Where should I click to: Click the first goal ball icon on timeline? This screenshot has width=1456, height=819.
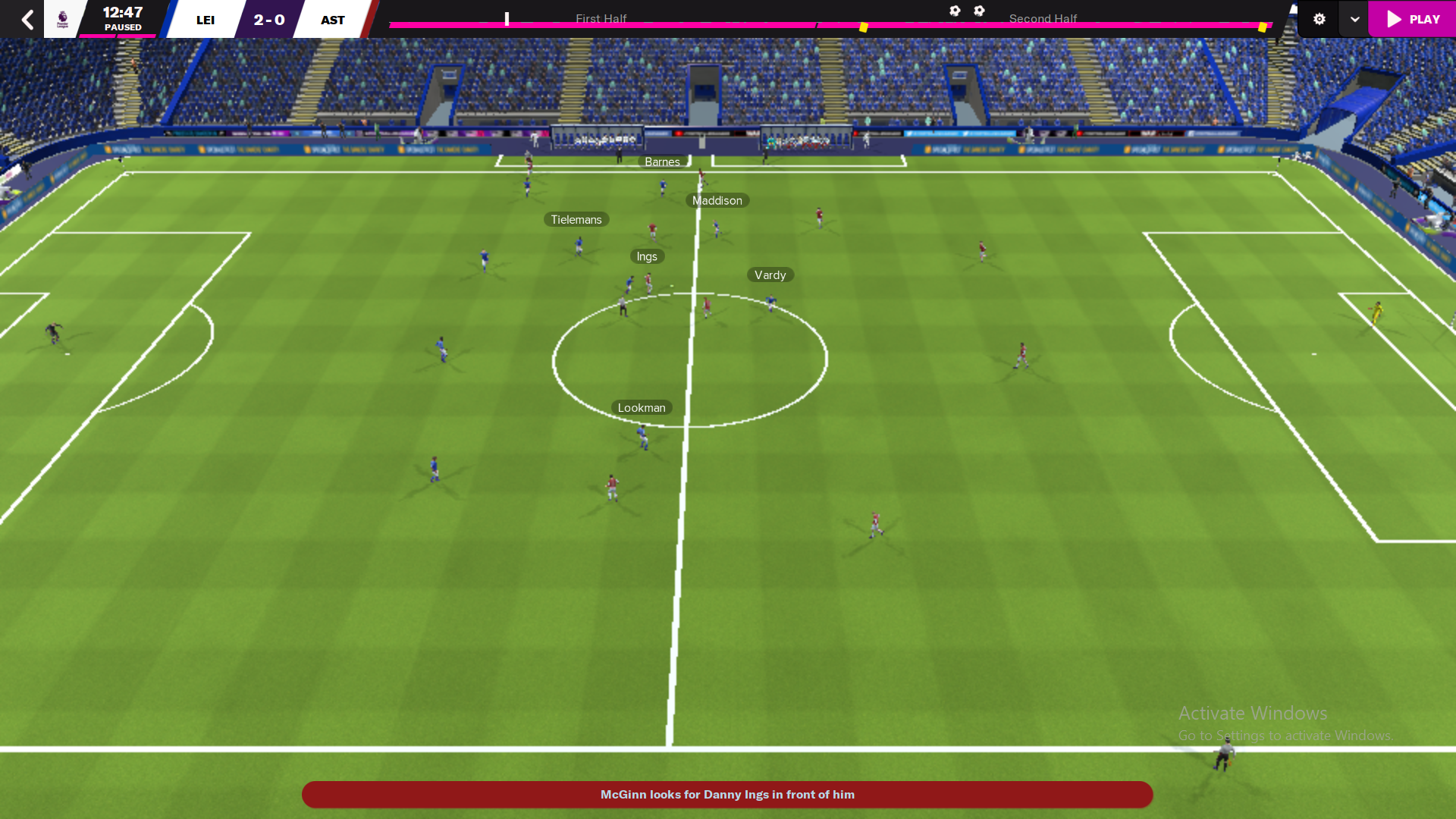(955, 11)
